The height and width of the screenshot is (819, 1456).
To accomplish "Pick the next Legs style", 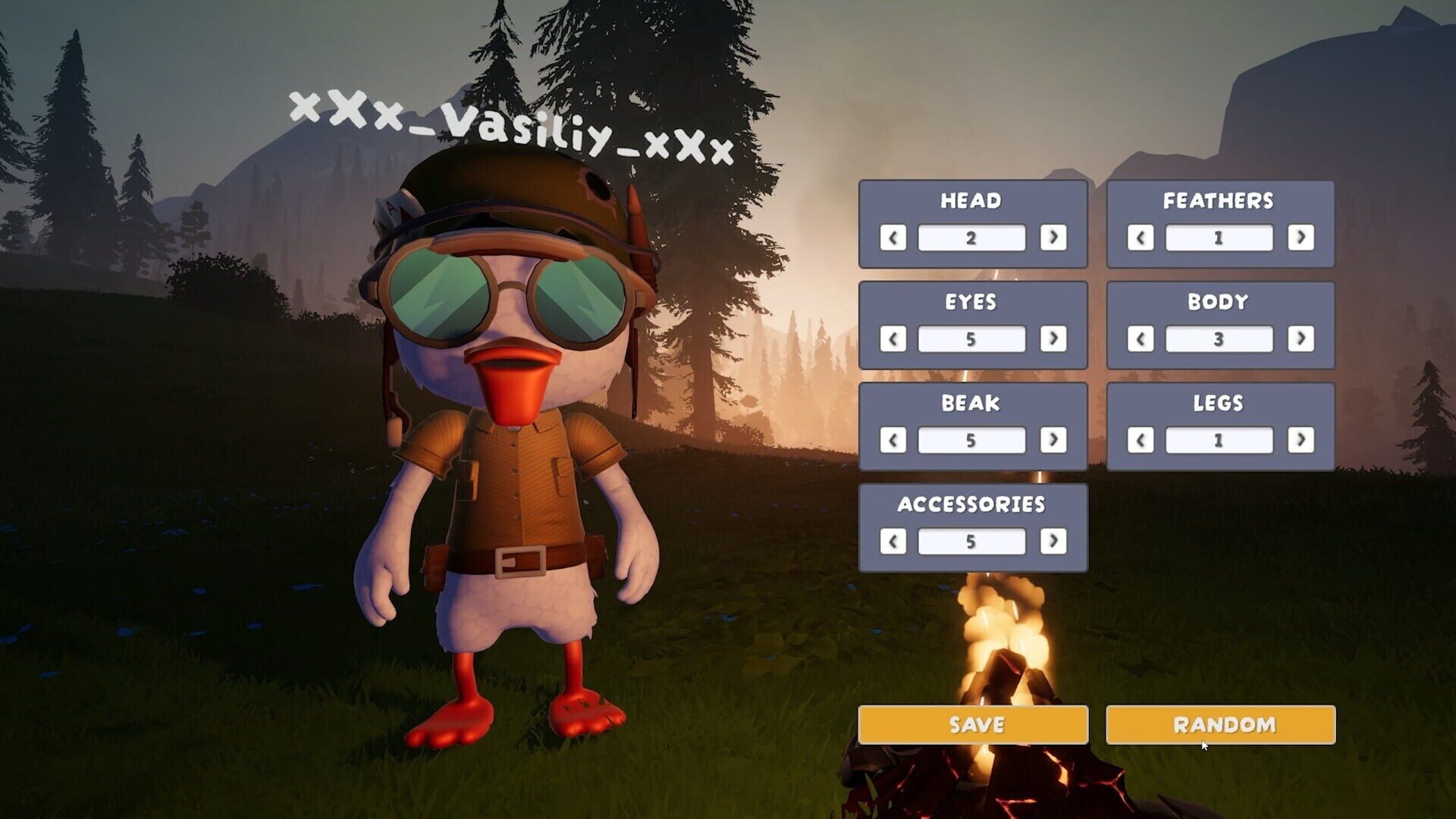I will point(1300,441).
